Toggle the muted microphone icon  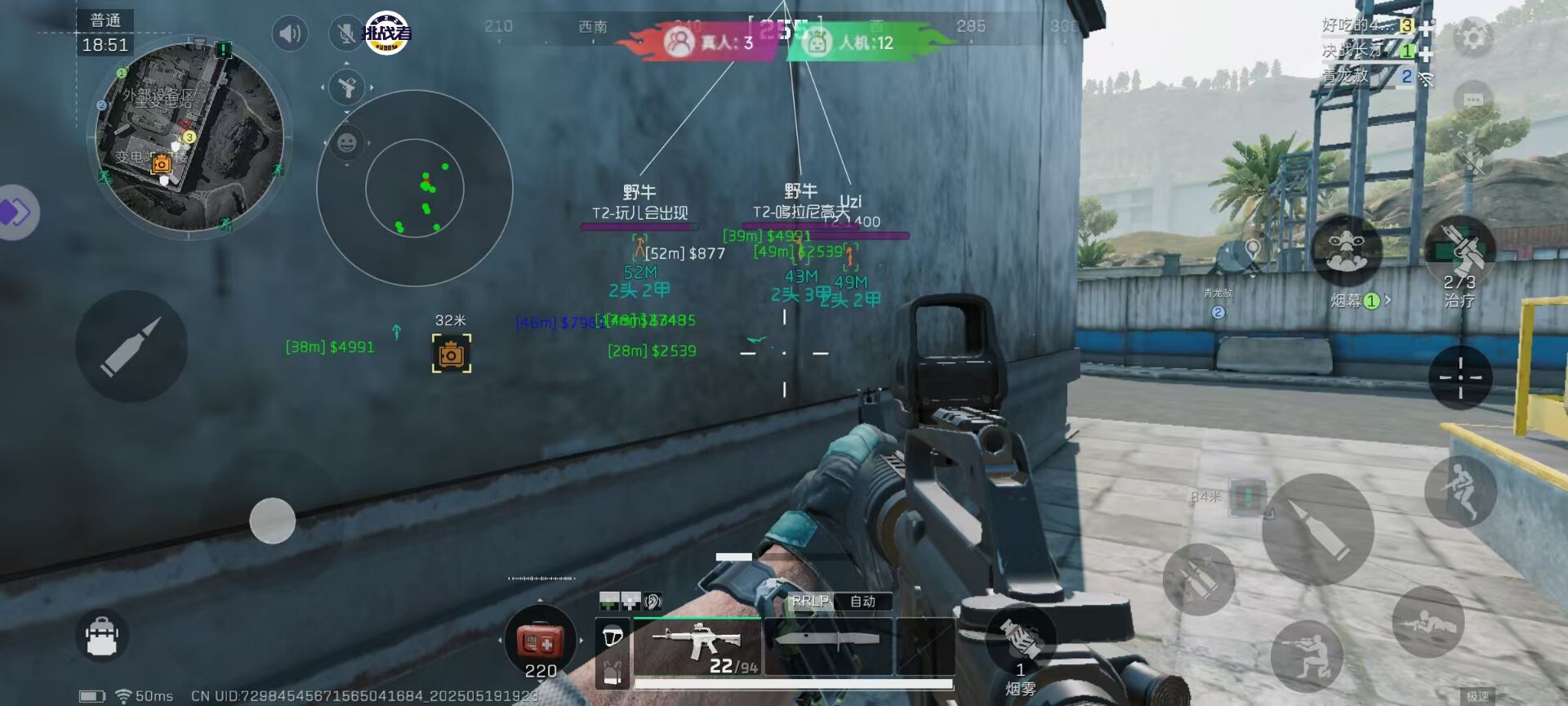[x=346, y=34]
